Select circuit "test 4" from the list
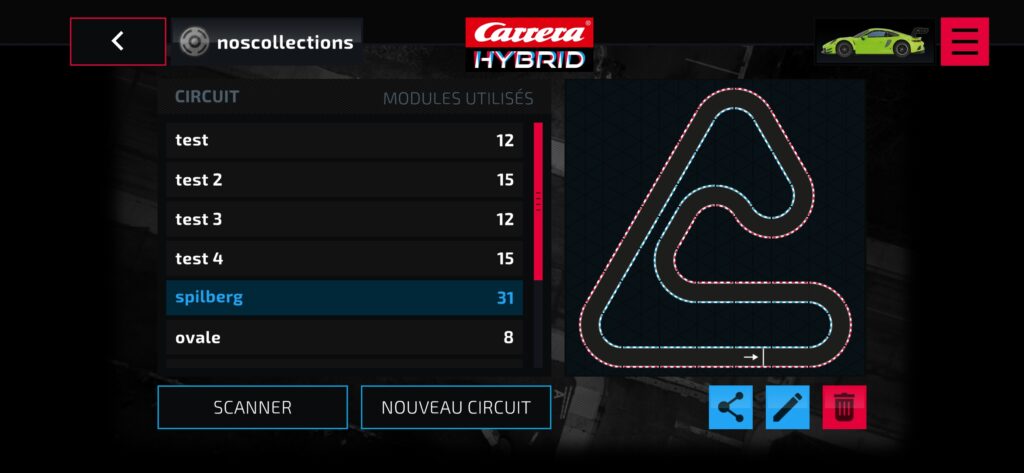Viewport: 1024px width, 473px height. tap(344, 259)
